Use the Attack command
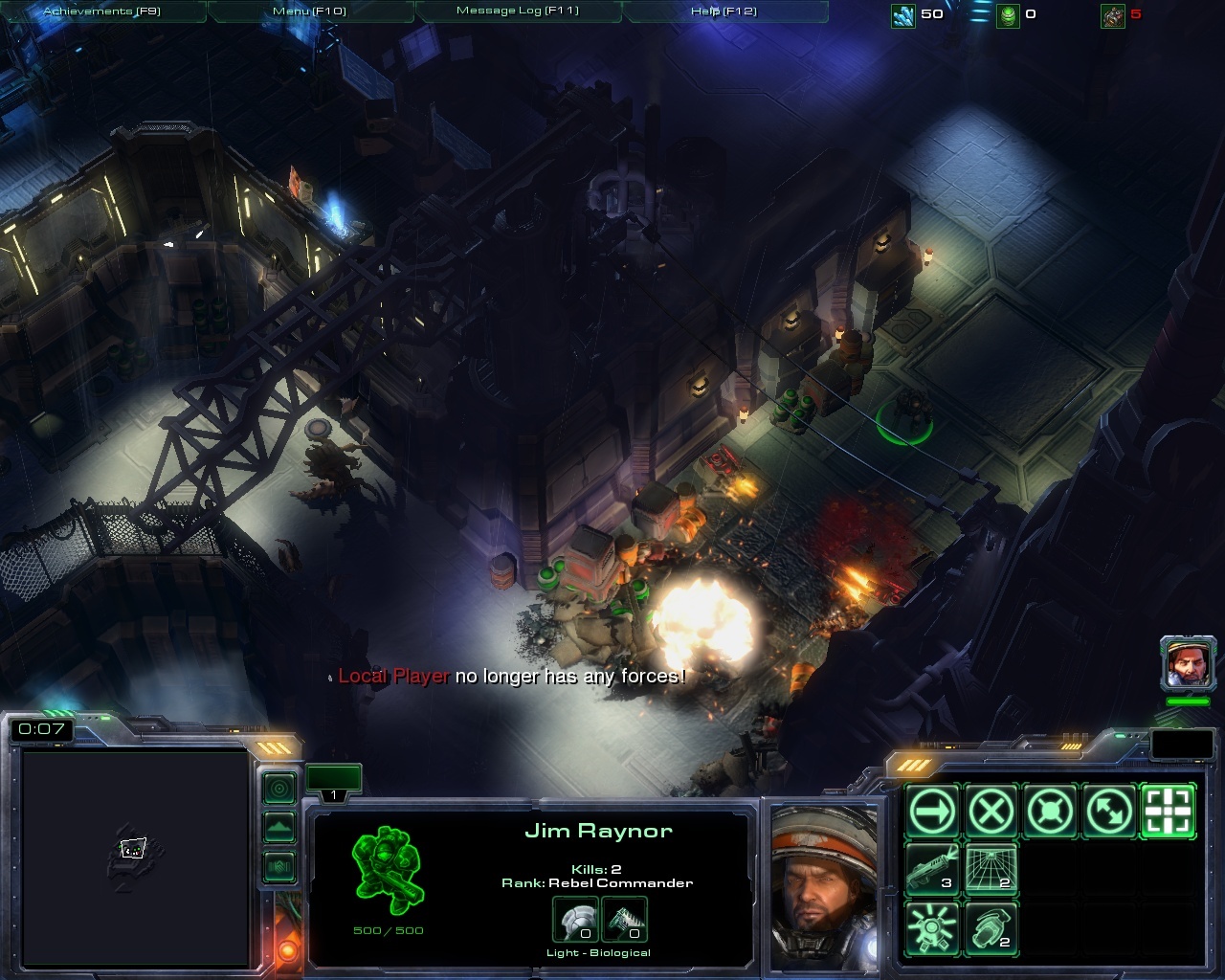1225x980 pixels. [x=1169, y=812]
